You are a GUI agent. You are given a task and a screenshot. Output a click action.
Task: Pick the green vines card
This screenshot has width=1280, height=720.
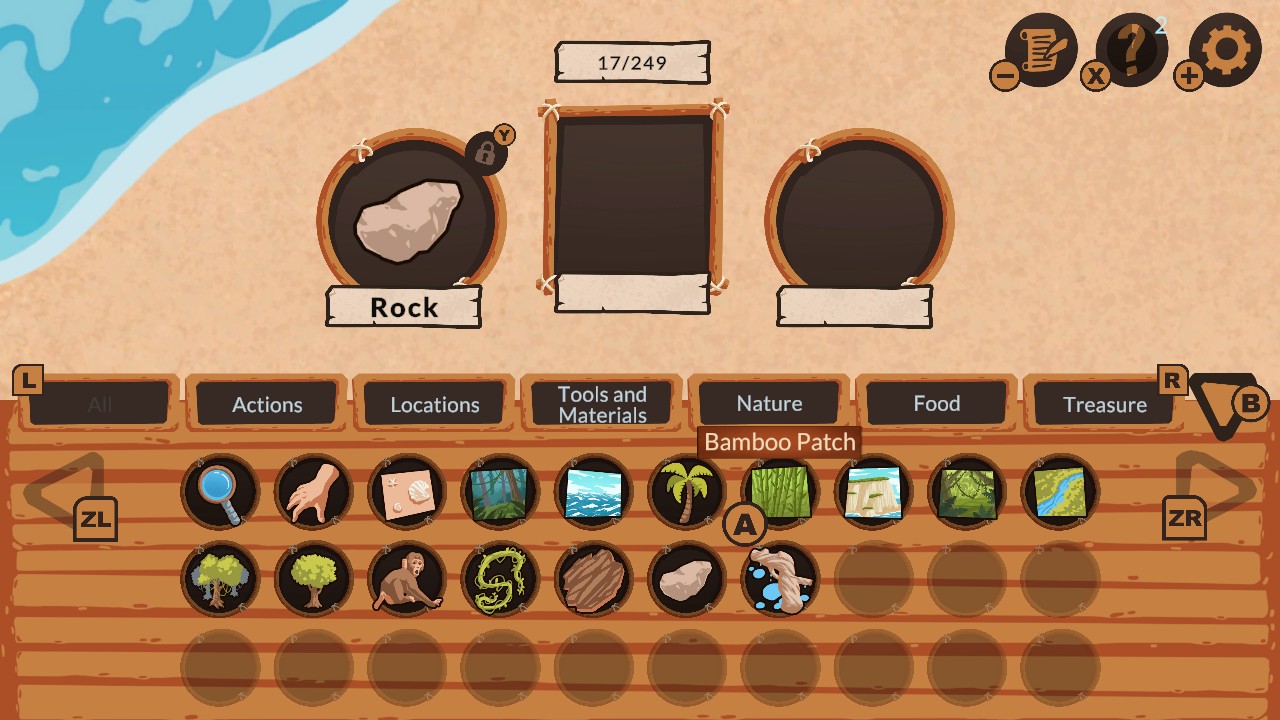(499, 578)
